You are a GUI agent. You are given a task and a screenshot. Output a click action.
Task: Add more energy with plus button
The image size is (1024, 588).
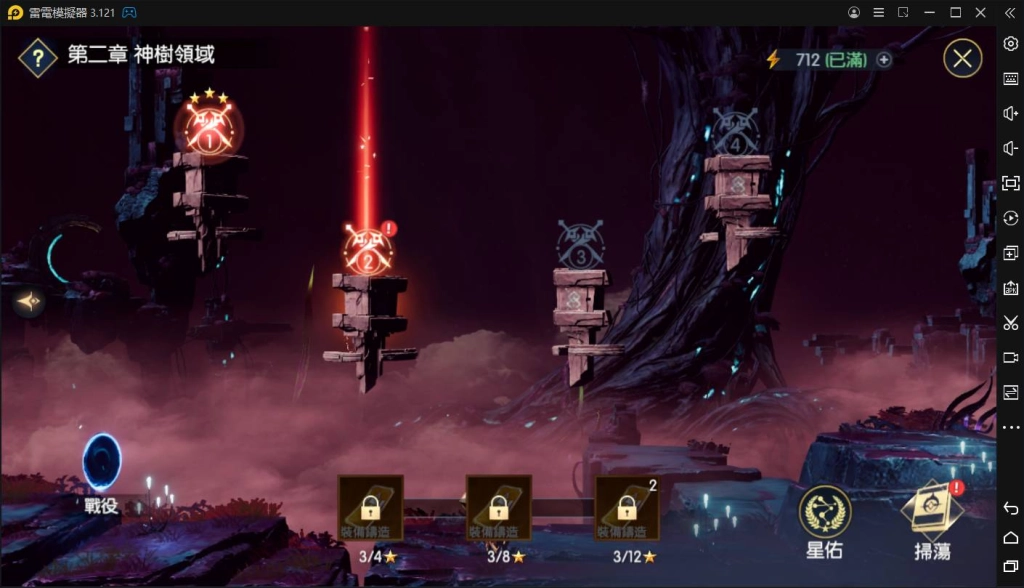pyautogui.click(x=884, y=60)
